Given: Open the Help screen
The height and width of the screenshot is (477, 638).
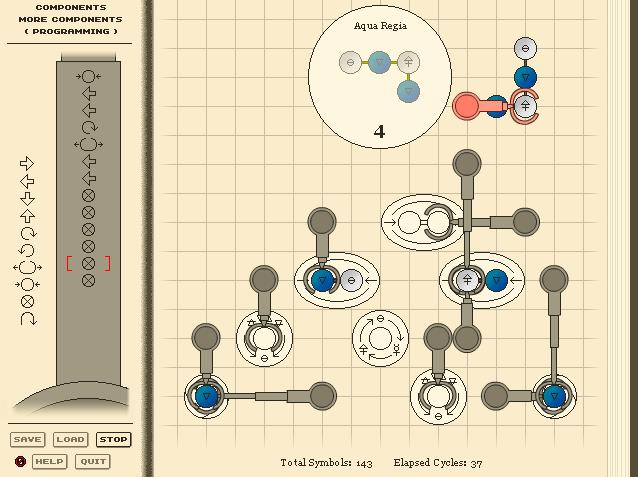Looking at the screenshot, I should pyautogui.click(x=49, y=461).
